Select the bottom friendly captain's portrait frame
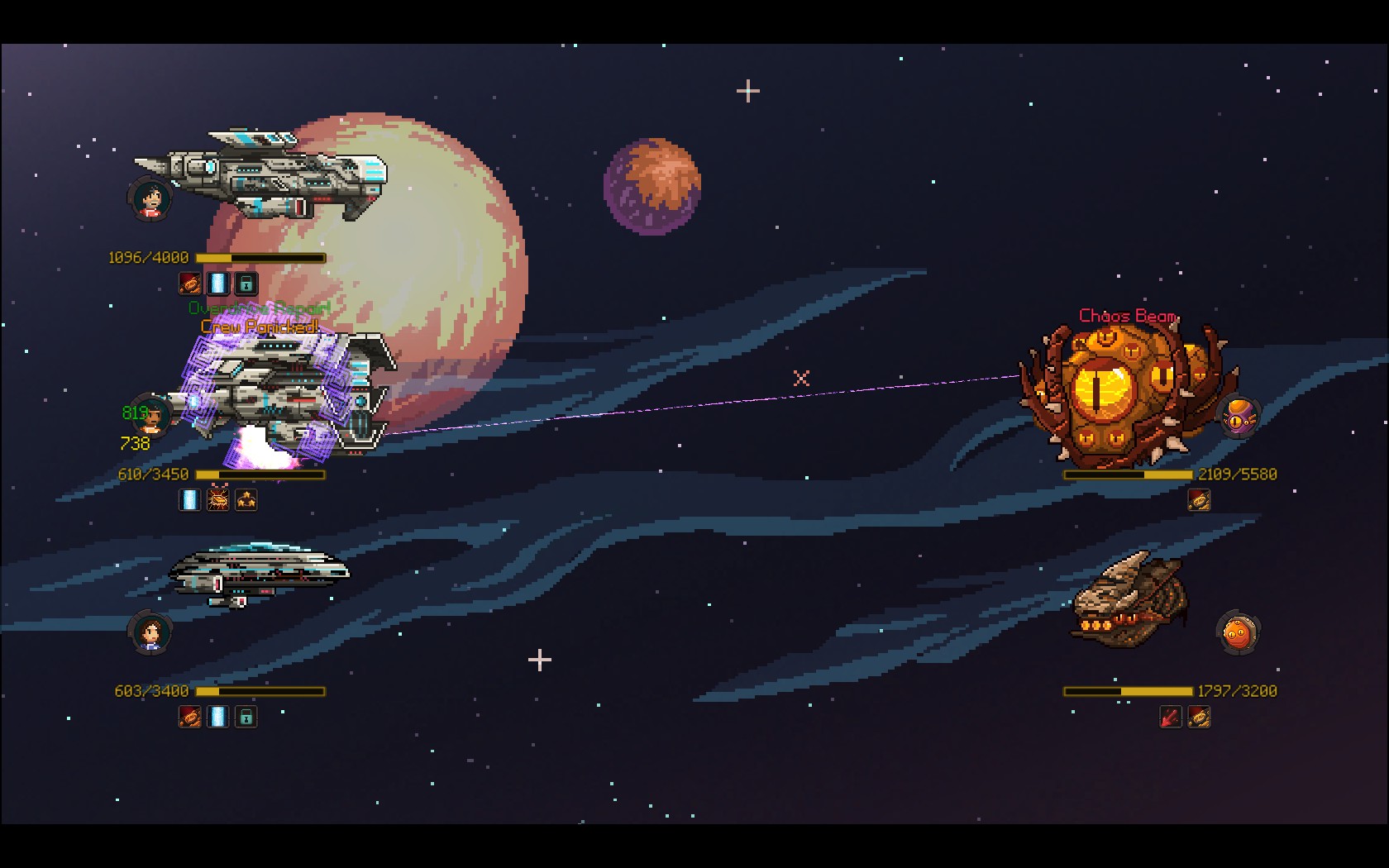 point(149,633)
